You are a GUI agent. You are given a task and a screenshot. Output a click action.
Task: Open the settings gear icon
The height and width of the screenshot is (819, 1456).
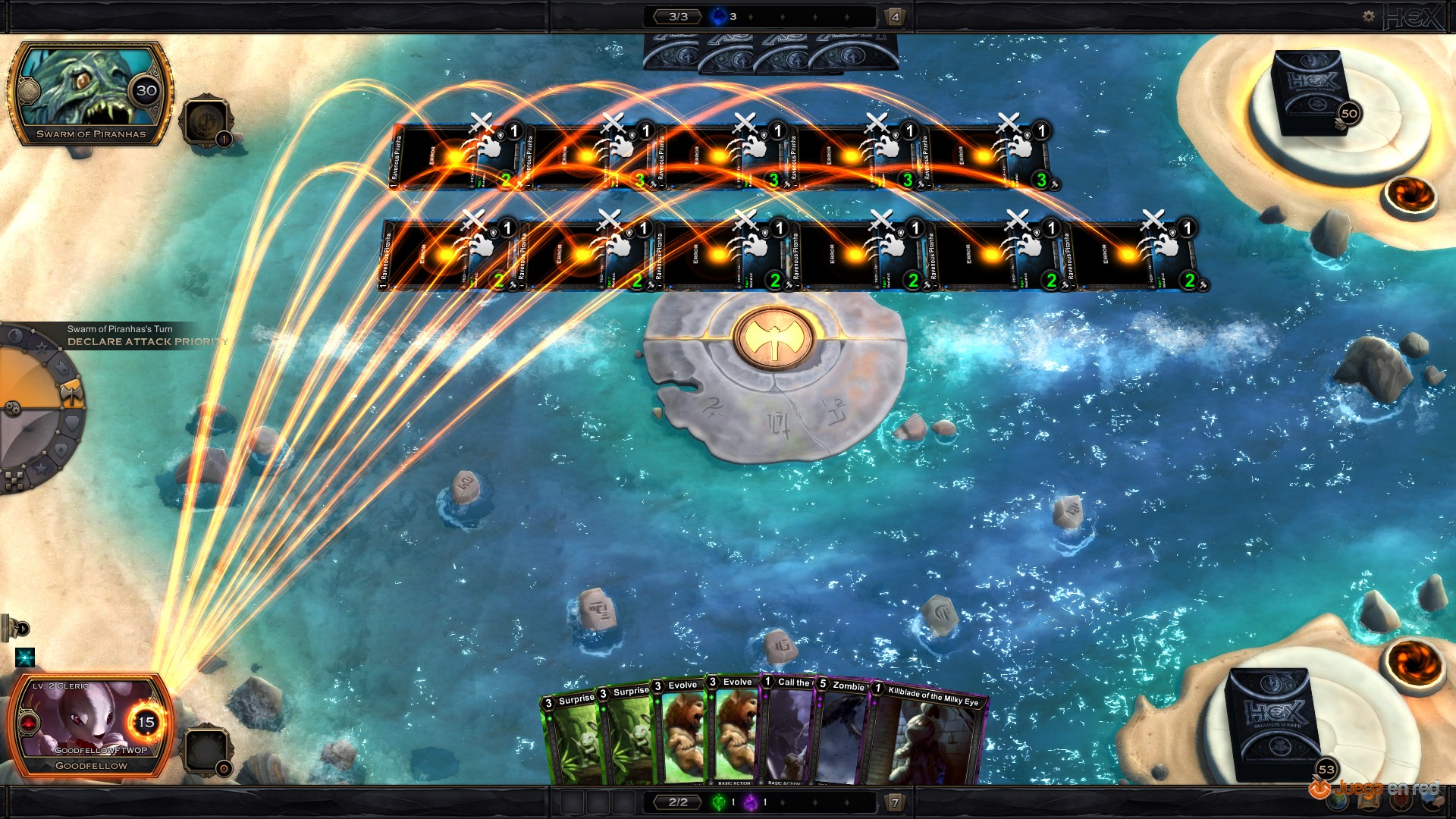(x=1368, y=16)
